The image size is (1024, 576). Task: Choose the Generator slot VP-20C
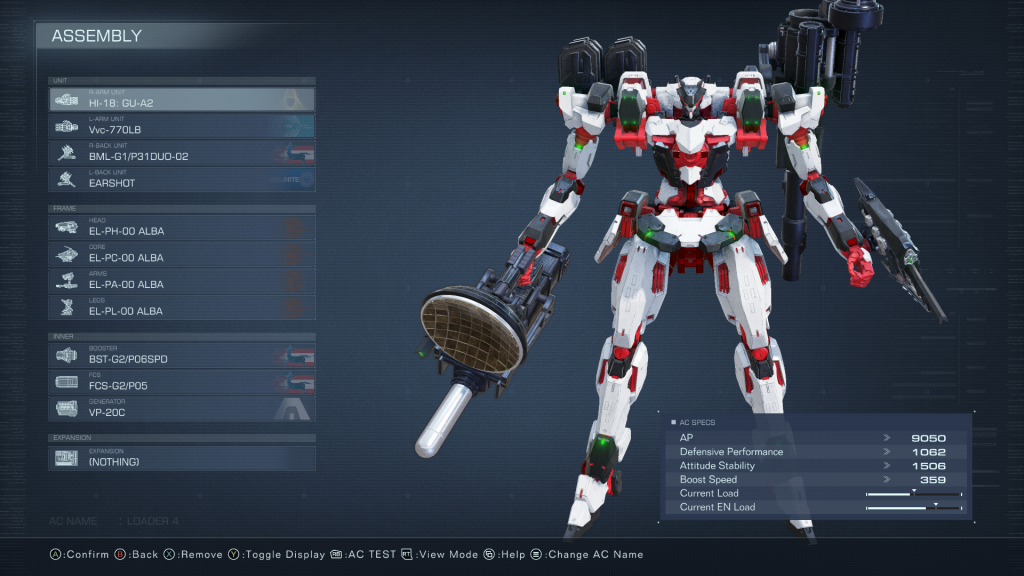(x=182, y=409)
